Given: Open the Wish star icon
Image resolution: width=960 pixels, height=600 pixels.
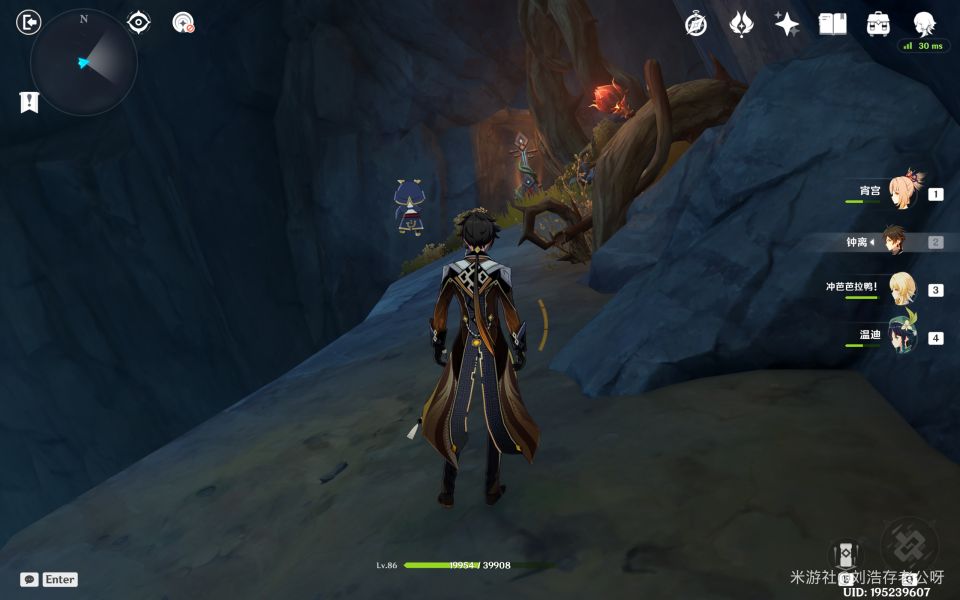Looking at the screenshot, I should tap(786, 24).
